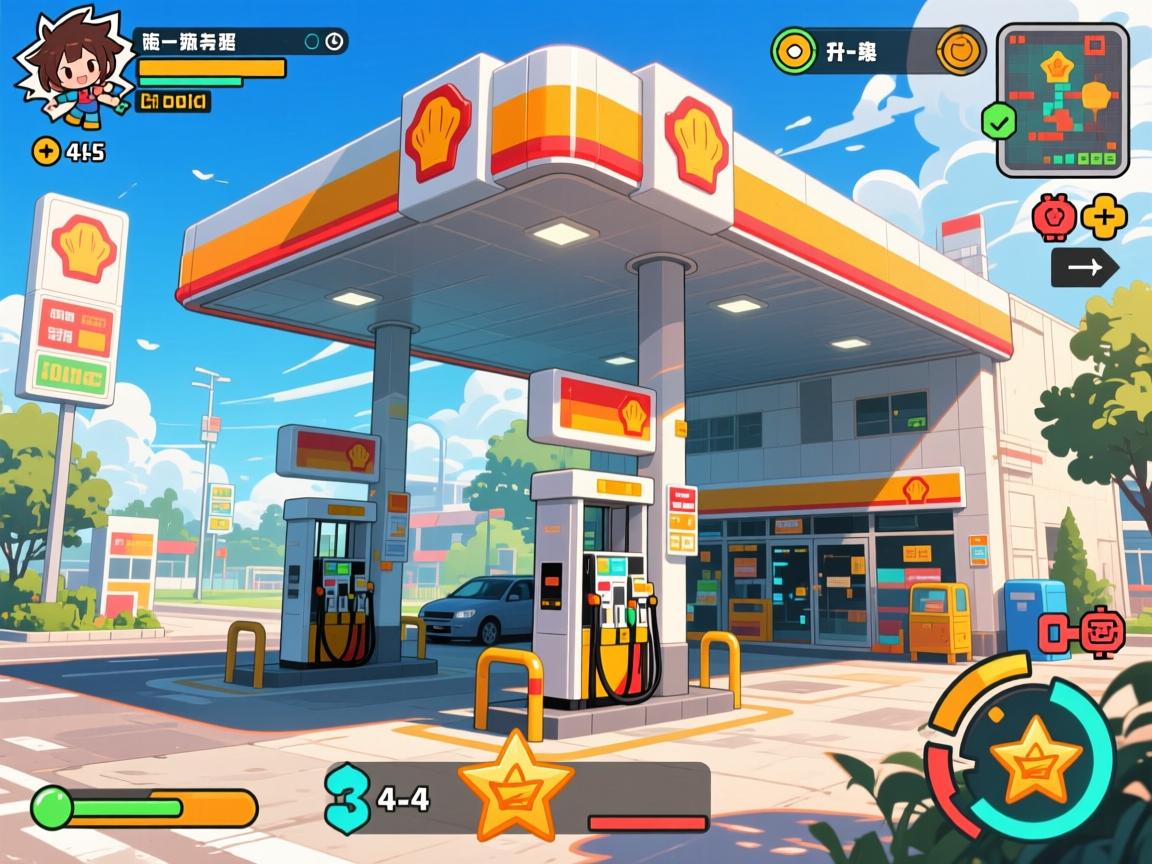This screenshot has height=864, width=1152.
Task: Open the red alarm clock icon
Action: [x=1052, y=217]
